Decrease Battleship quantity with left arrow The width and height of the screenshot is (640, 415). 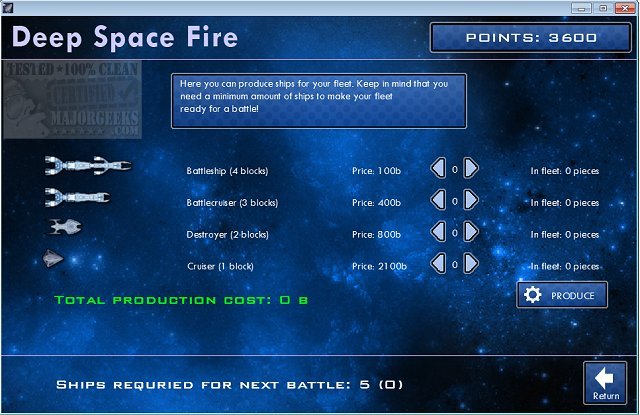tap(437, 169)
